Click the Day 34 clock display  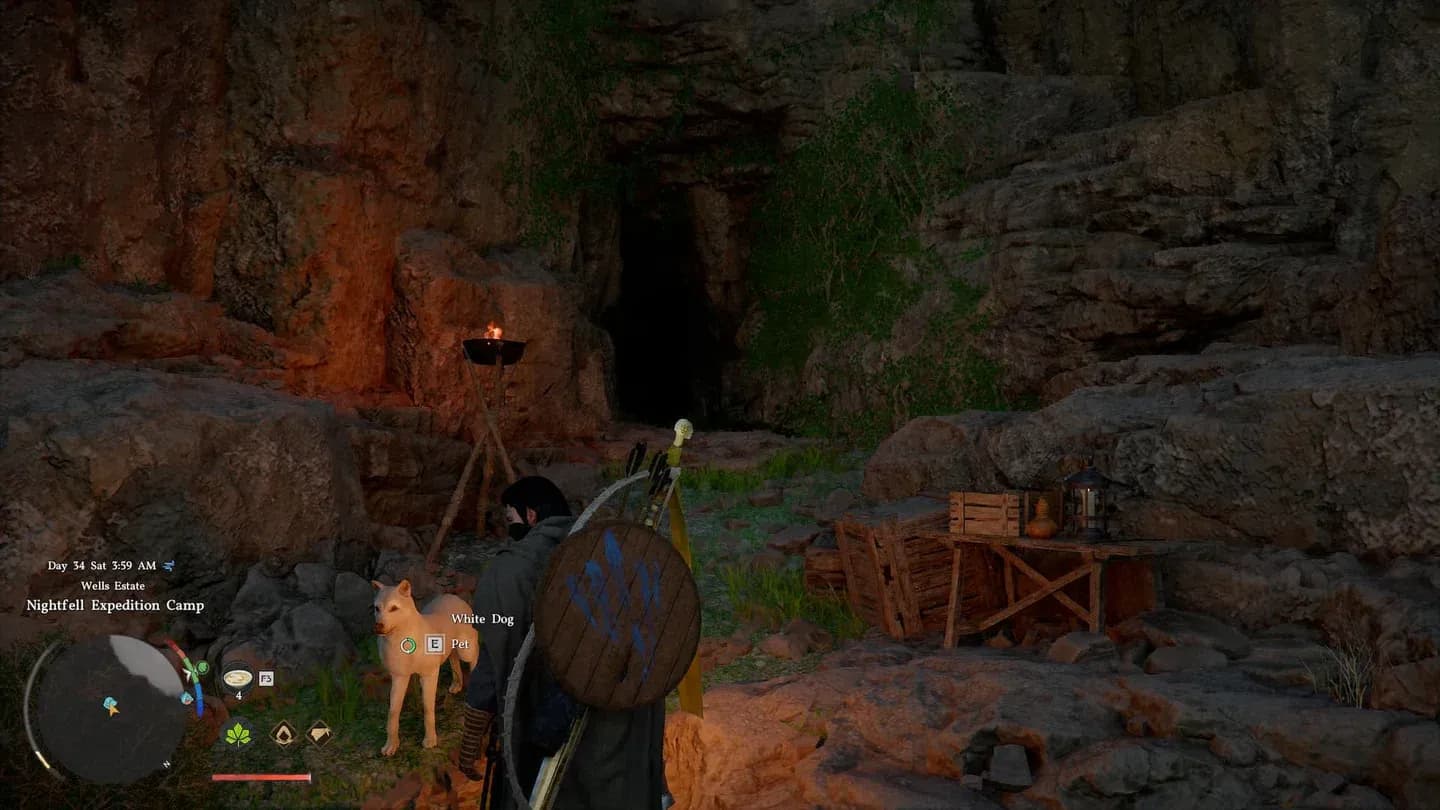click(x=100, y=564)
